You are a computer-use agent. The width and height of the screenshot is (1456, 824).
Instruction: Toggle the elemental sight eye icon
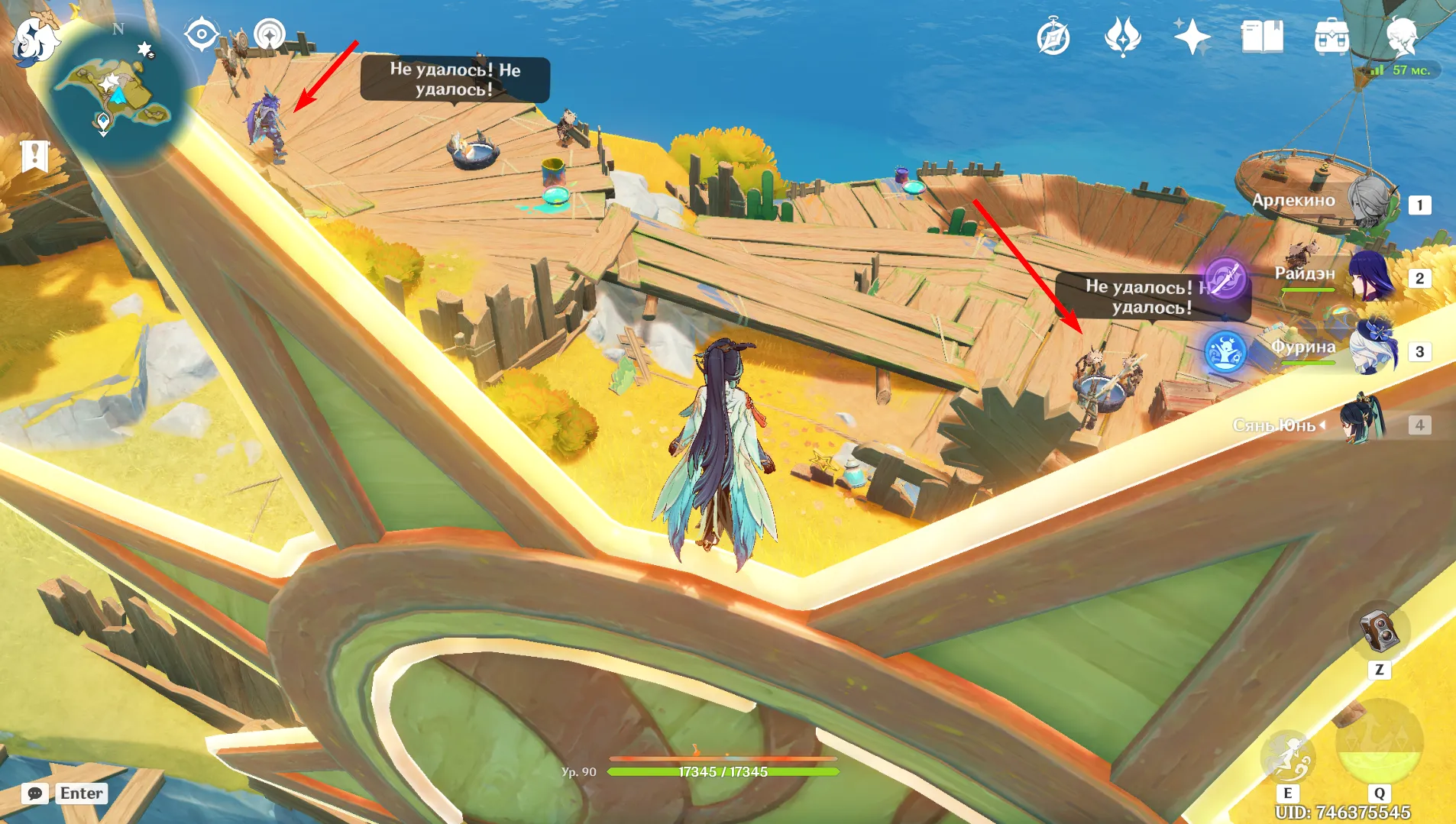201,34
